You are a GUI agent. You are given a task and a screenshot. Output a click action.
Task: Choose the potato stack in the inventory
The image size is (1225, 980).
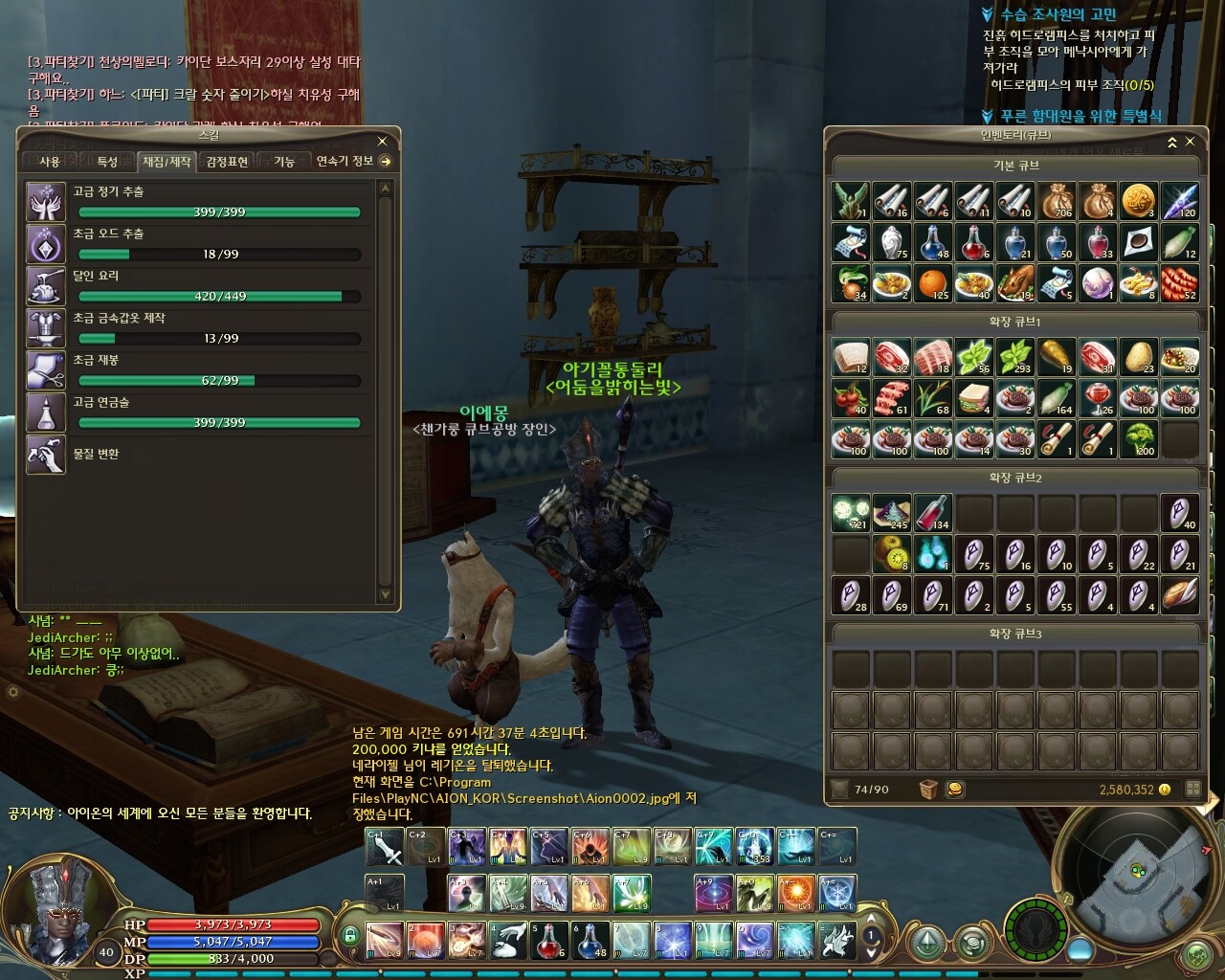click(1138, 356)
